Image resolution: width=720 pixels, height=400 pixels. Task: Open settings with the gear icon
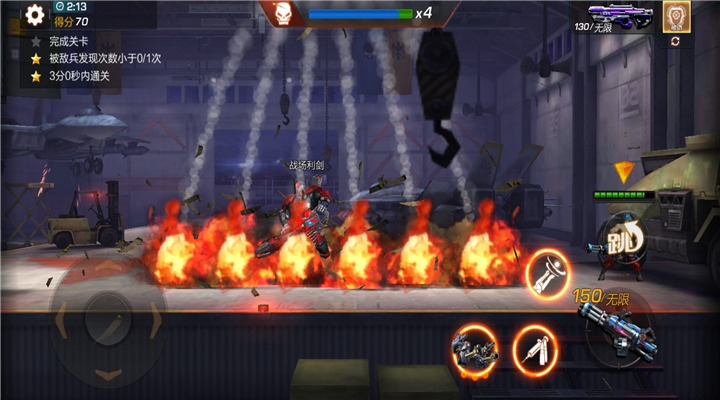pyautogui.click(x=35, y=14)
